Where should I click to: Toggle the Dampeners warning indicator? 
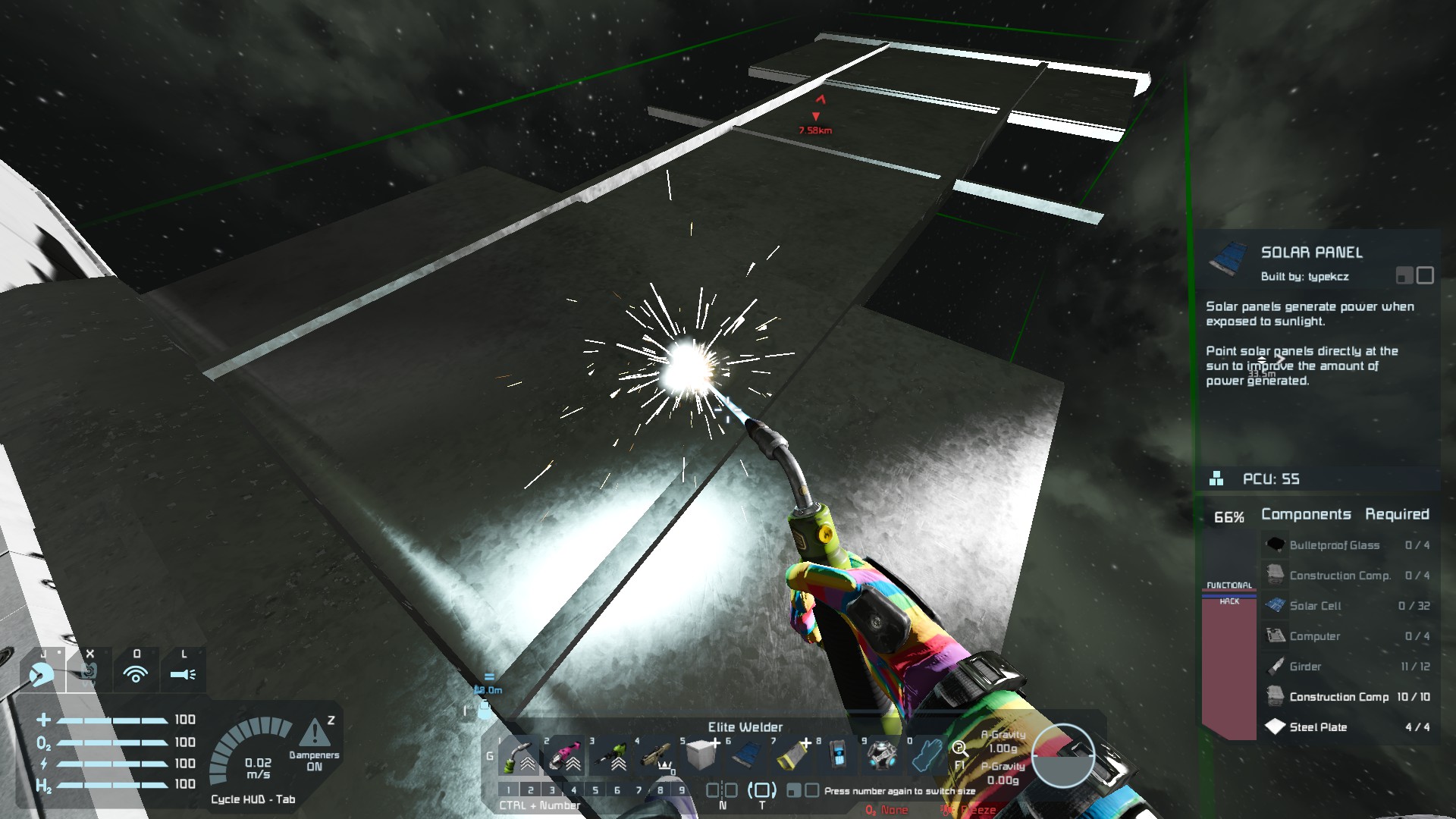pos(314,733)
